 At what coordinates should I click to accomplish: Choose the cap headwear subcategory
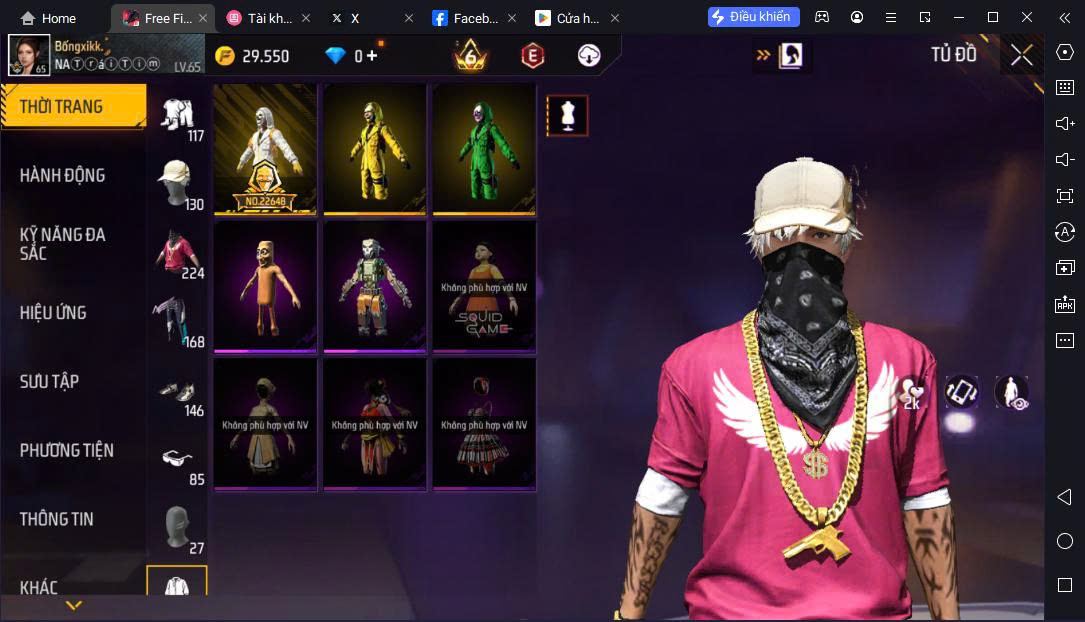(x=177, y=183)
